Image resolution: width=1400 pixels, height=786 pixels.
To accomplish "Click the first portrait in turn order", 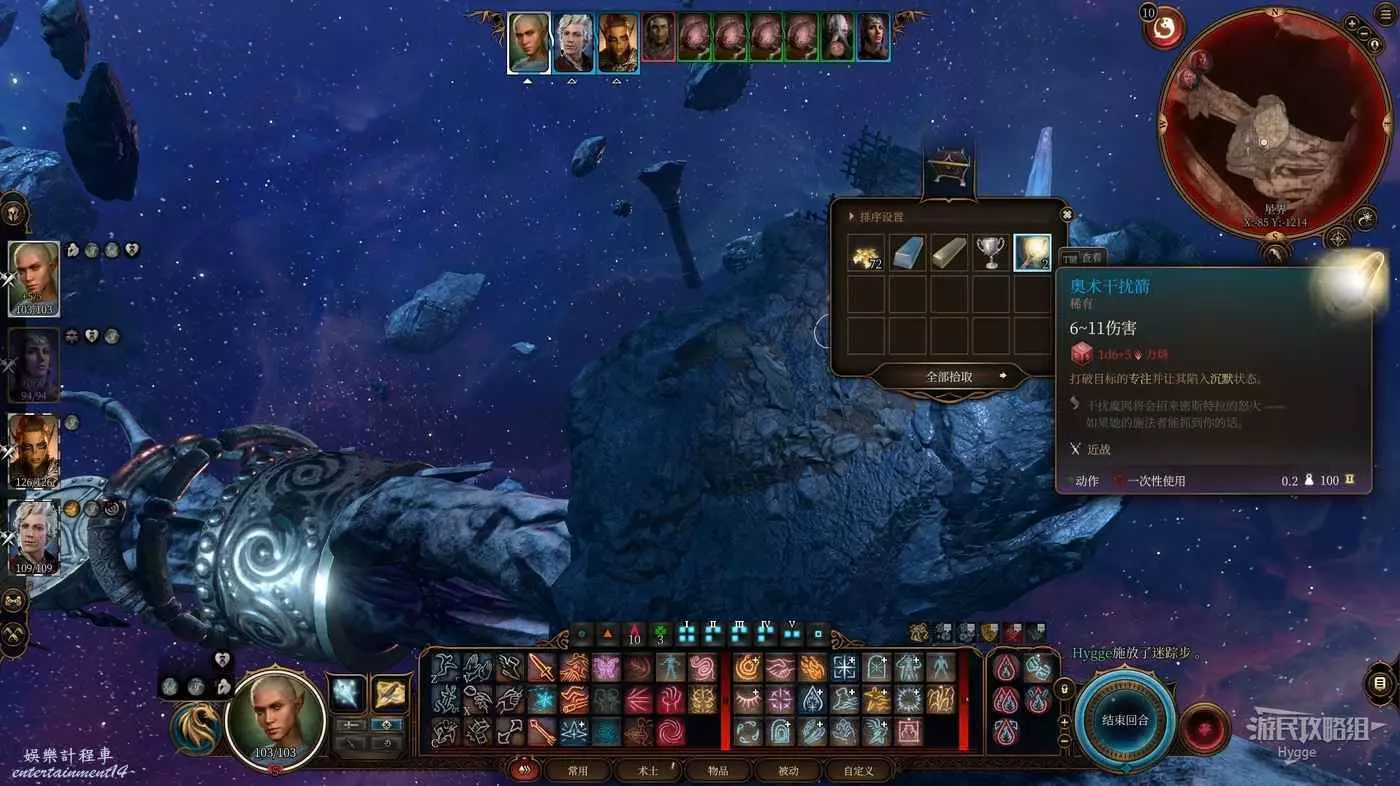I will (x=528, y=43).
